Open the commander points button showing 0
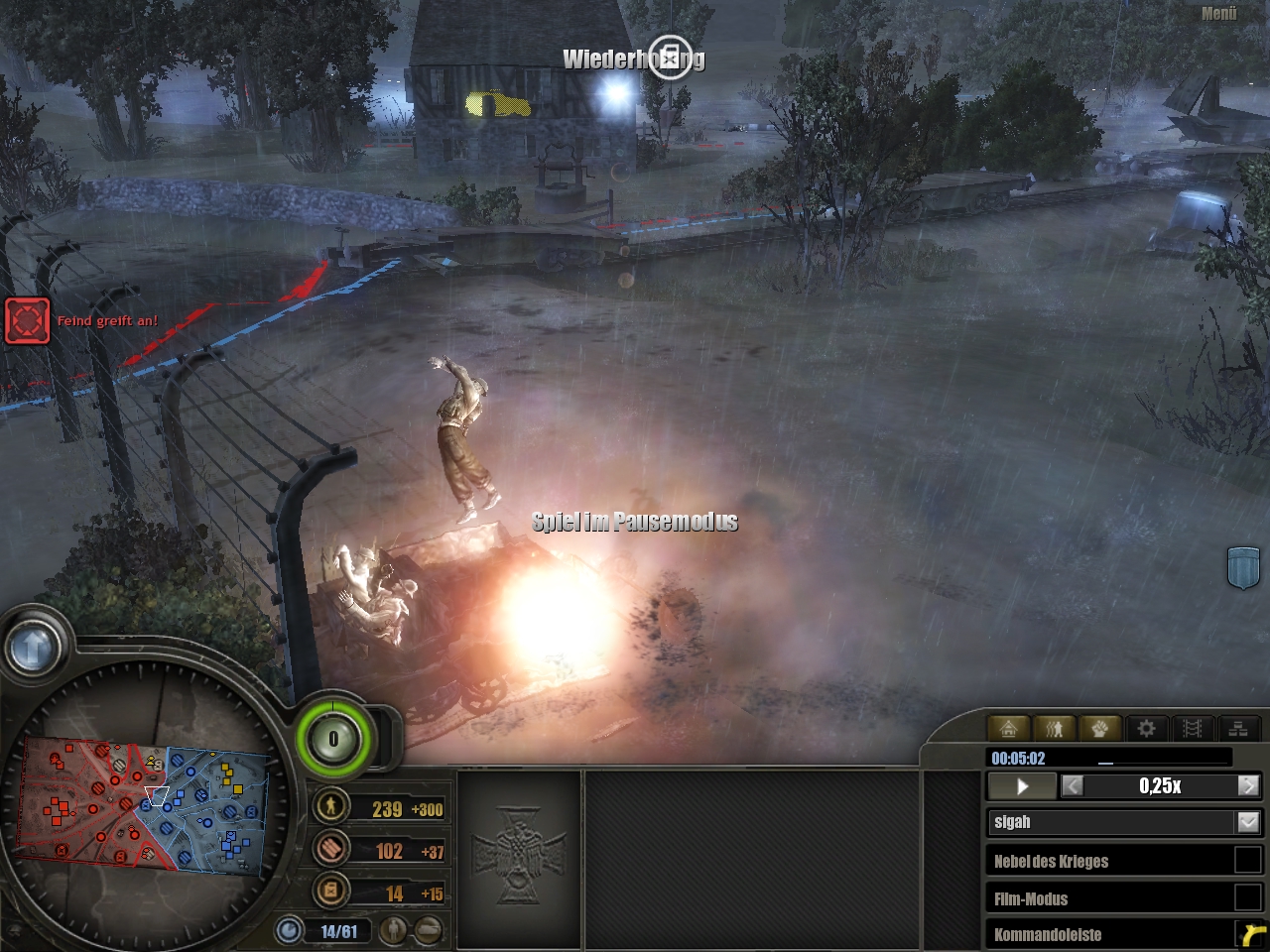The width and height of the screenshot is (1270, 952). (333, 739)
